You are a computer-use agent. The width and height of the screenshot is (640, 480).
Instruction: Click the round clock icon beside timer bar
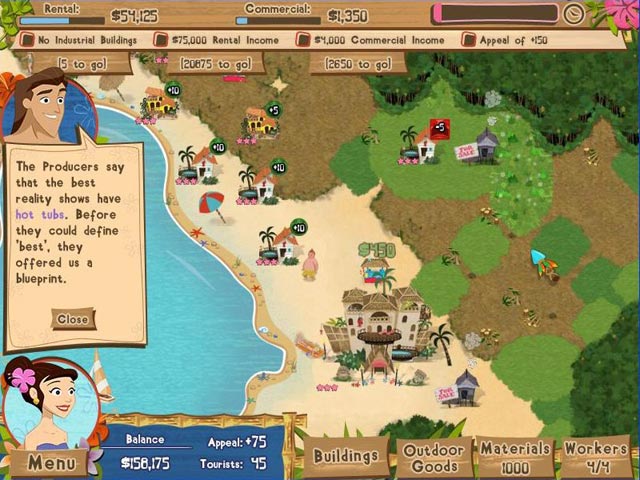coord(573,15)
